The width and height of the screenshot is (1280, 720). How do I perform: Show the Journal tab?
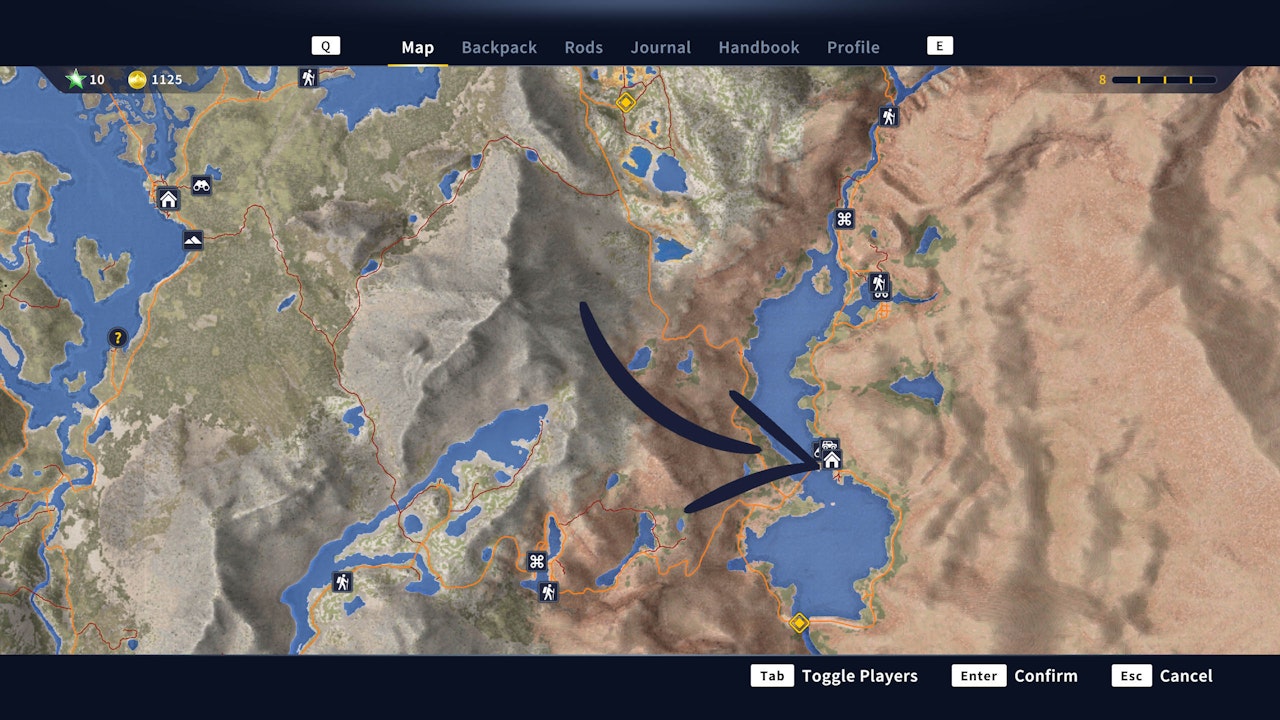[x=660, y=47]
